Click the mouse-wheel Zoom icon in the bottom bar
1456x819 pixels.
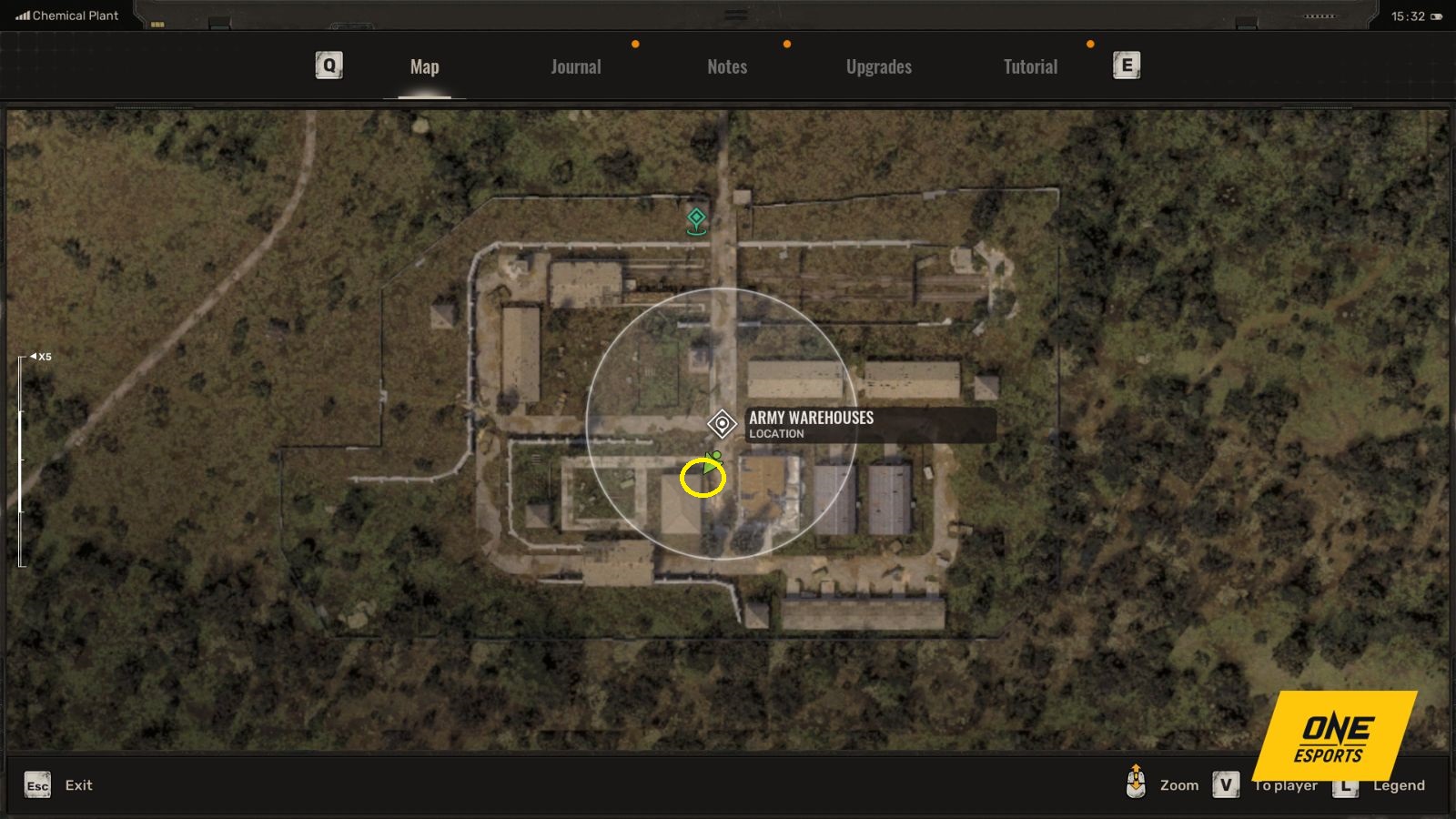pos(1135,784)
